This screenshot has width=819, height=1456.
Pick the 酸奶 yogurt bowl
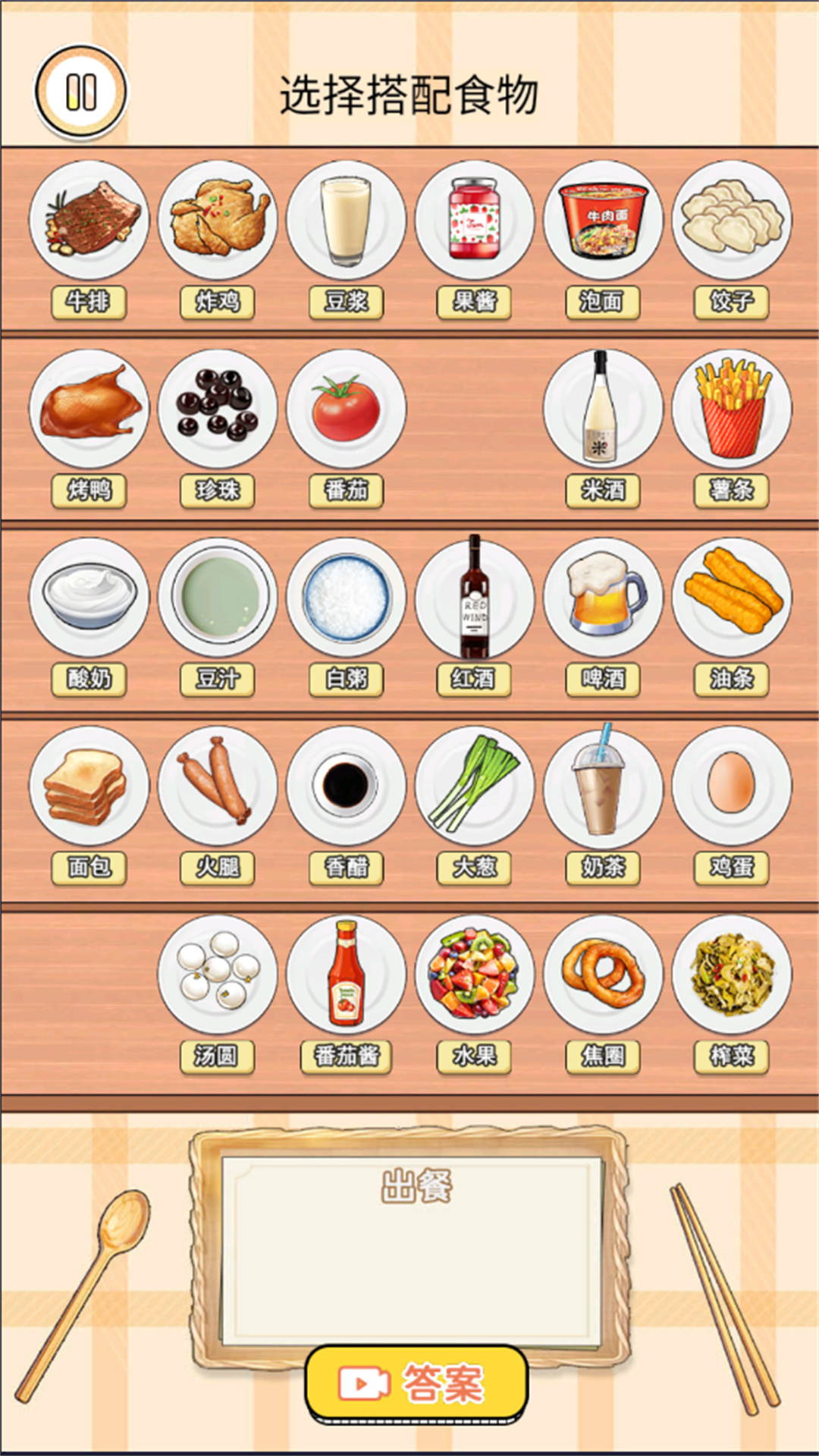click(89, 598)
